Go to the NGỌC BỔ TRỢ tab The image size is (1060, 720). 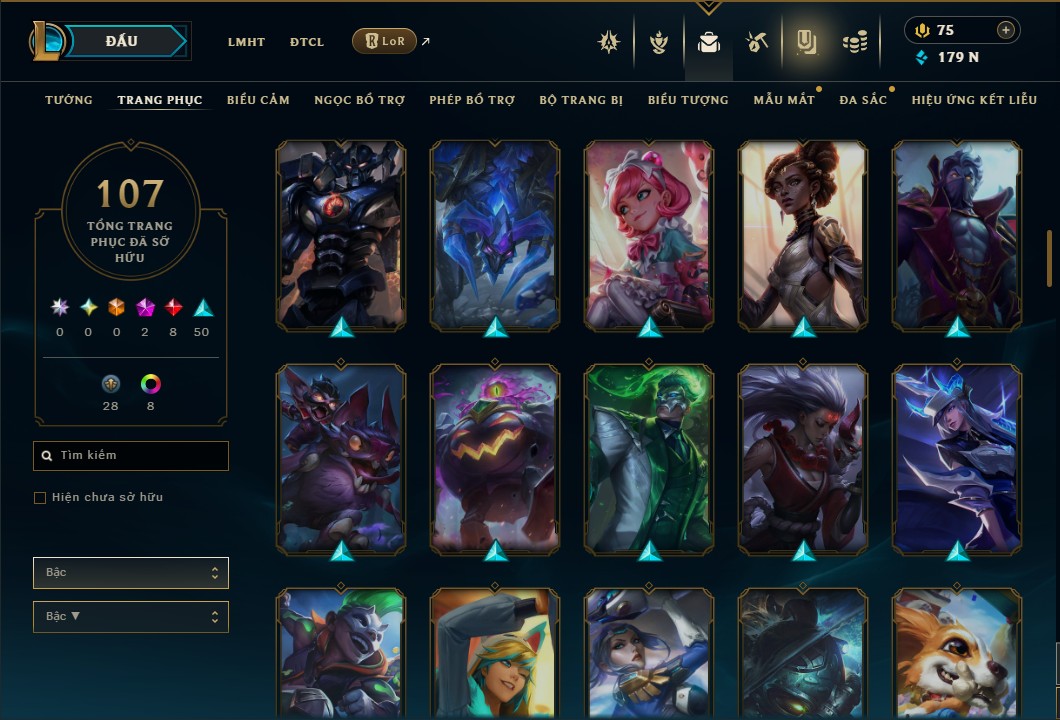click(x=359, y=100)
